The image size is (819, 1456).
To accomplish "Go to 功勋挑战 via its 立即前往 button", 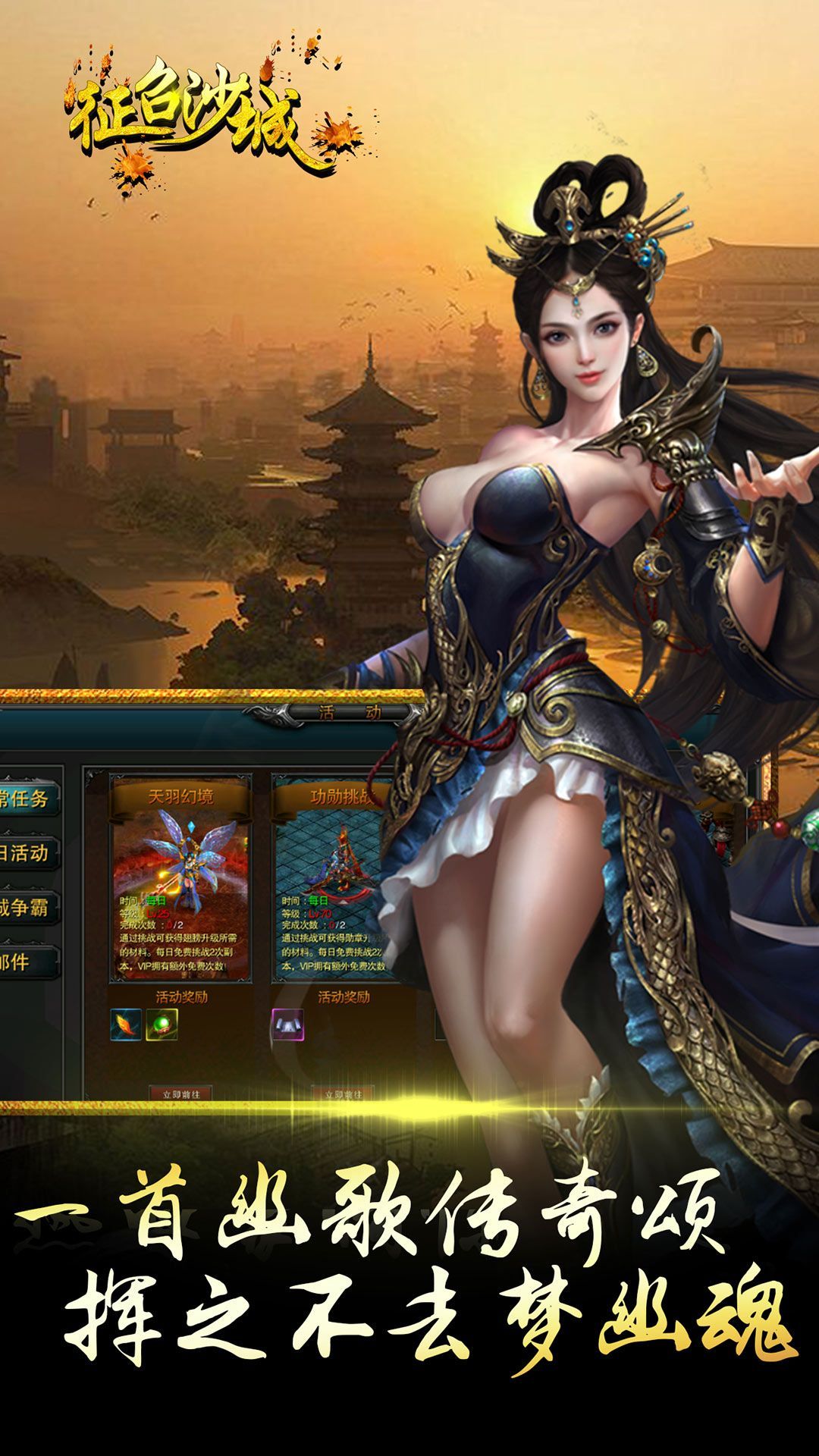I will pyautogui.click(x=343, y=1094).
